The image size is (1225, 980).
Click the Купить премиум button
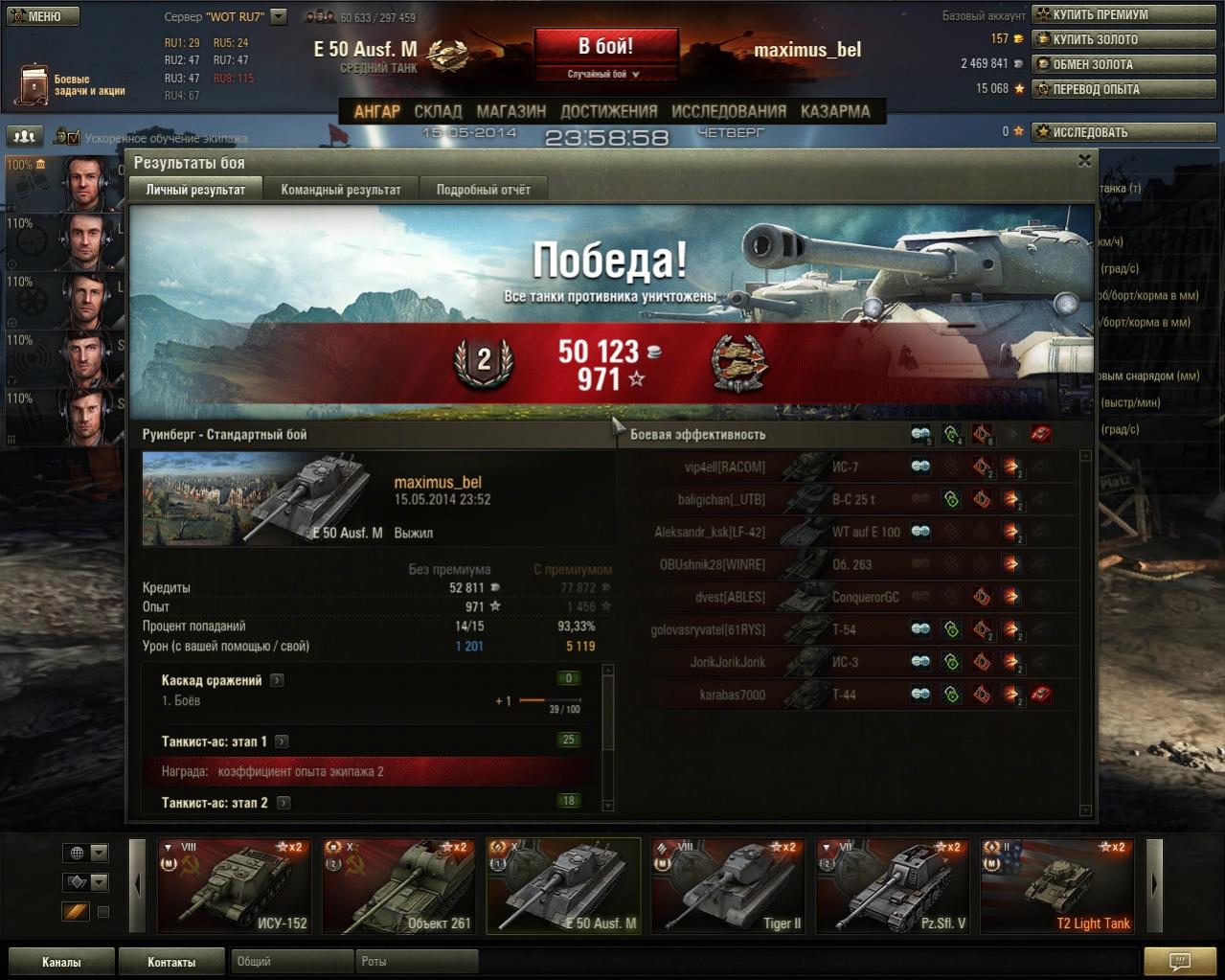[x=1123, y=14]
